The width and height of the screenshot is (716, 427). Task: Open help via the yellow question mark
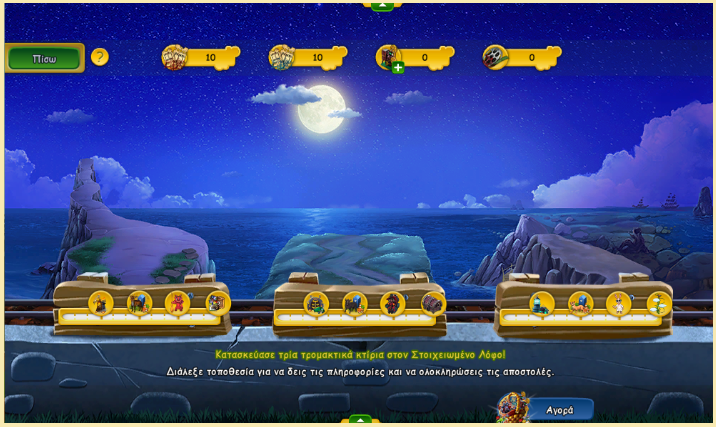[x=99, y=57]
